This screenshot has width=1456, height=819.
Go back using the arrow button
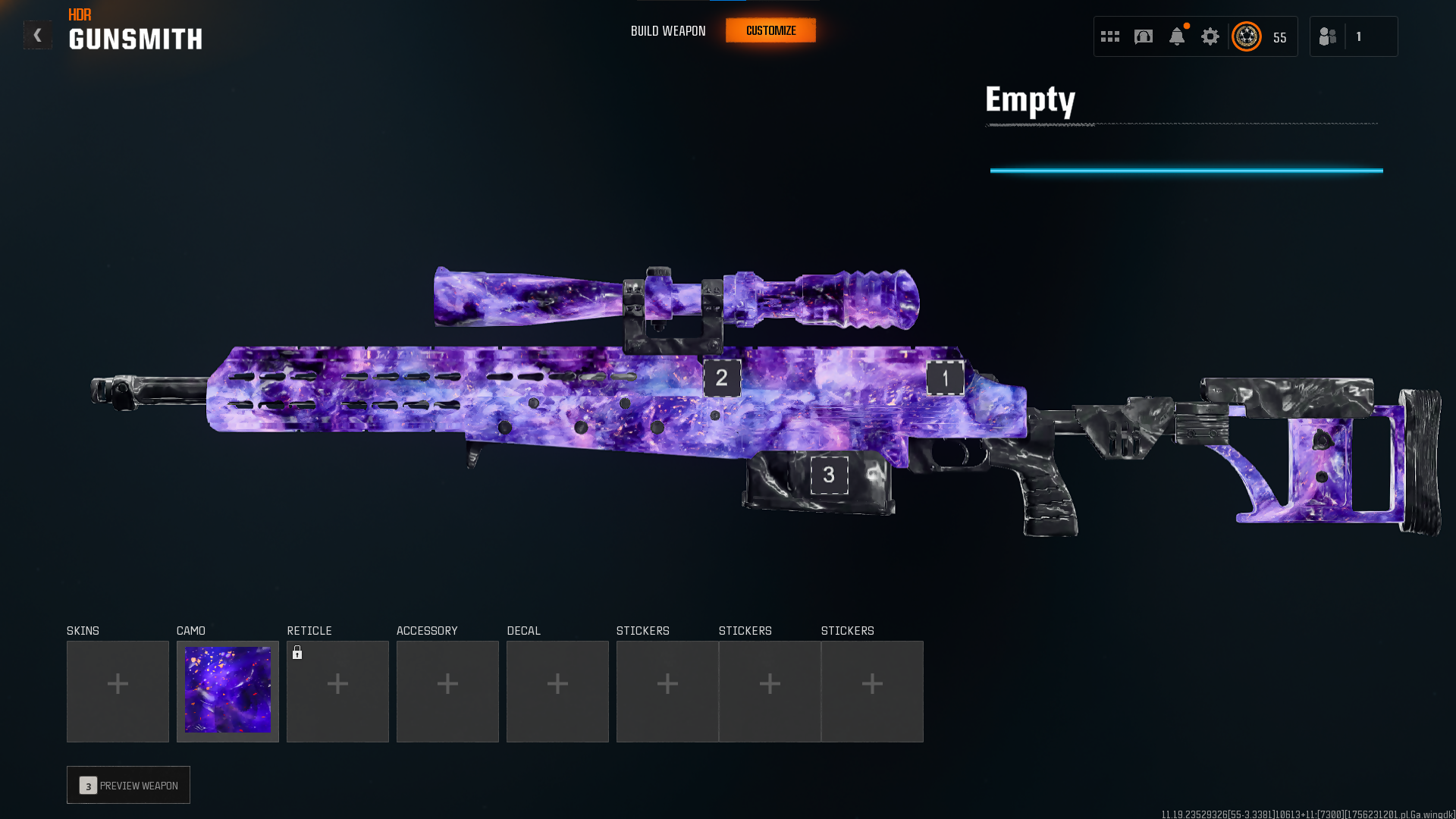click(37, 35)
